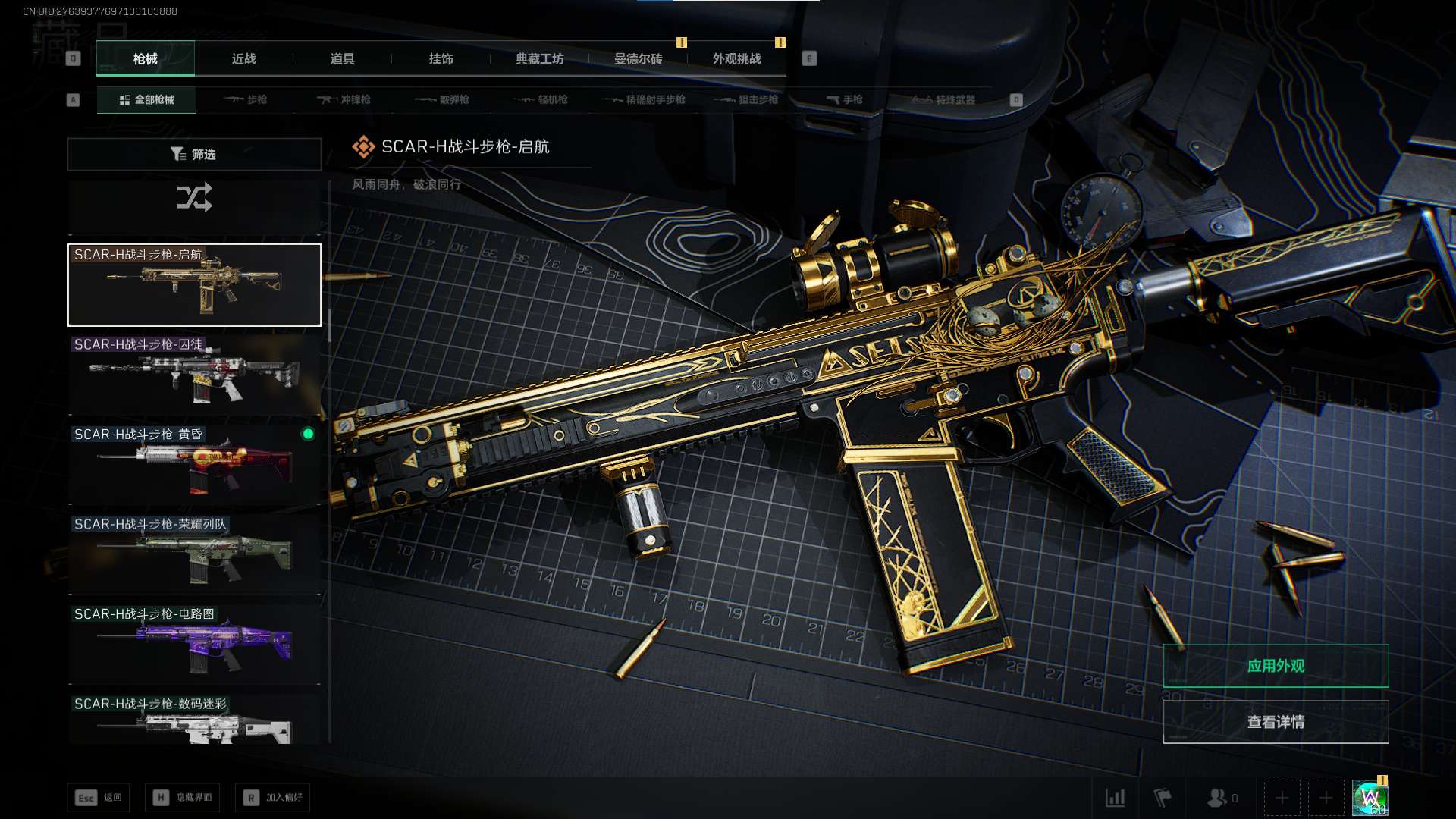This screenshot has height=819, width=1456.
Task: Open the player avatar profile icon
Action: [x=1370, y=798]
